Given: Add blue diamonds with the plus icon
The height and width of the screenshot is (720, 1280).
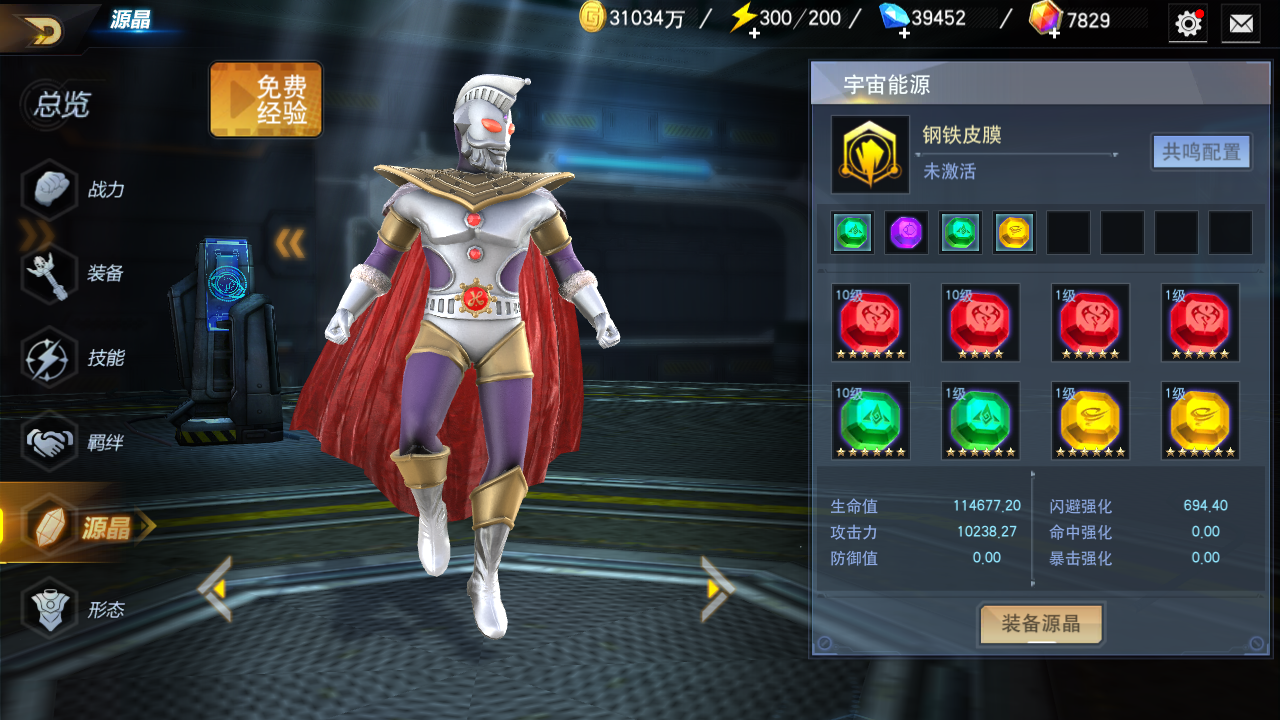Looking at the screenshot, I should [x=903, y=33].
